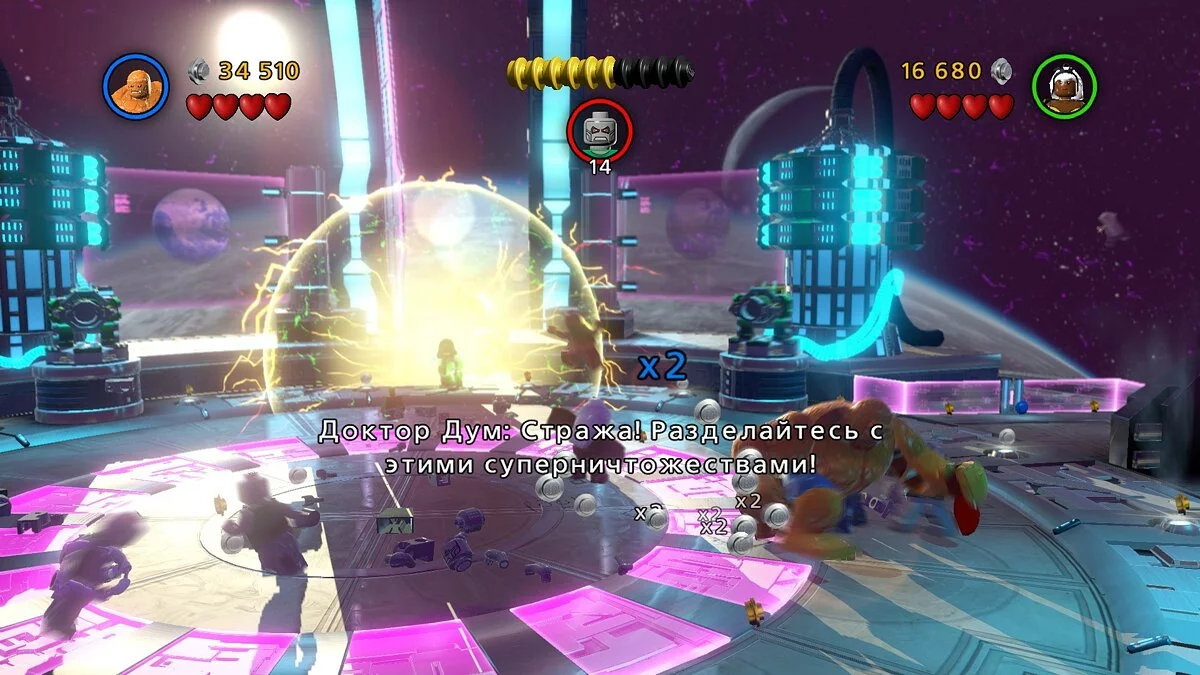Select the Thing player one portrait
1200x675 pixels.
coord(135,87)
